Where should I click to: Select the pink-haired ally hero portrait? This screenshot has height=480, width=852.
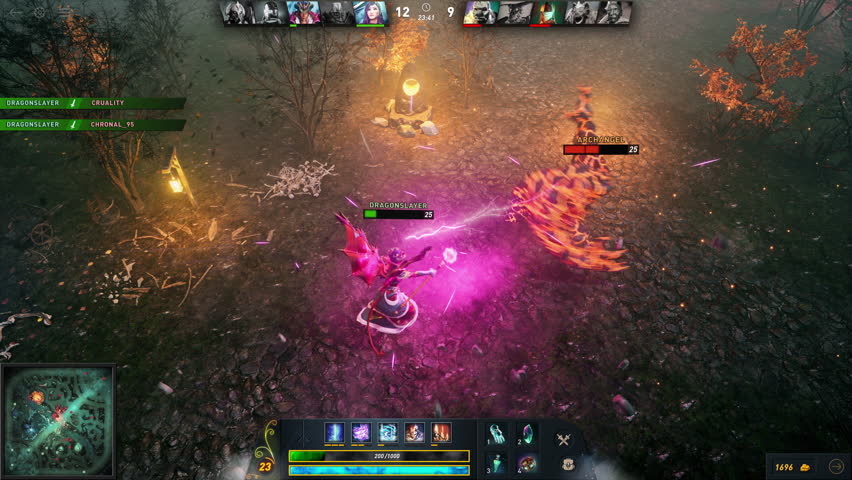[369, 12]
